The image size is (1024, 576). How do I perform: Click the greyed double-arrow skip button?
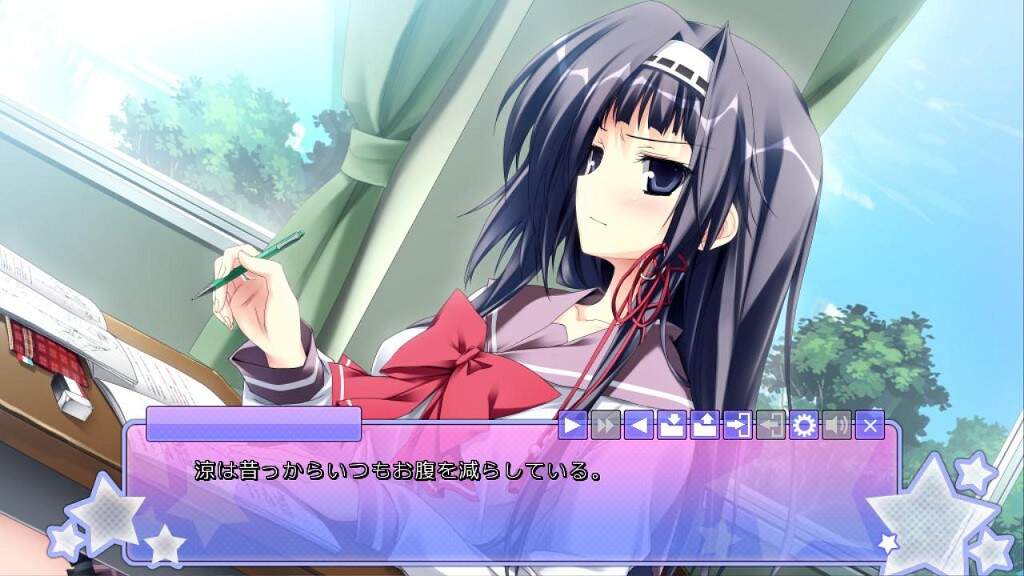[605, 425]
